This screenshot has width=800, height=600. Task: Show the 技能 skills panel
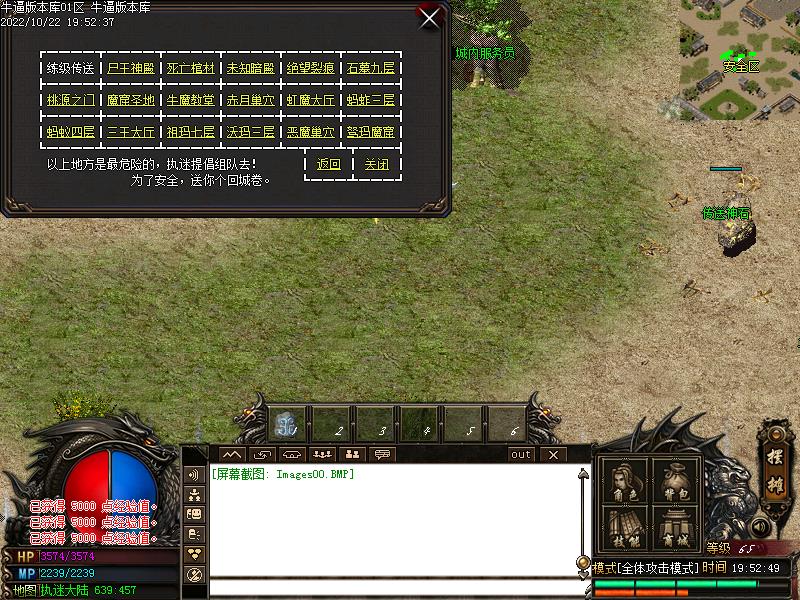click(623, 528)
